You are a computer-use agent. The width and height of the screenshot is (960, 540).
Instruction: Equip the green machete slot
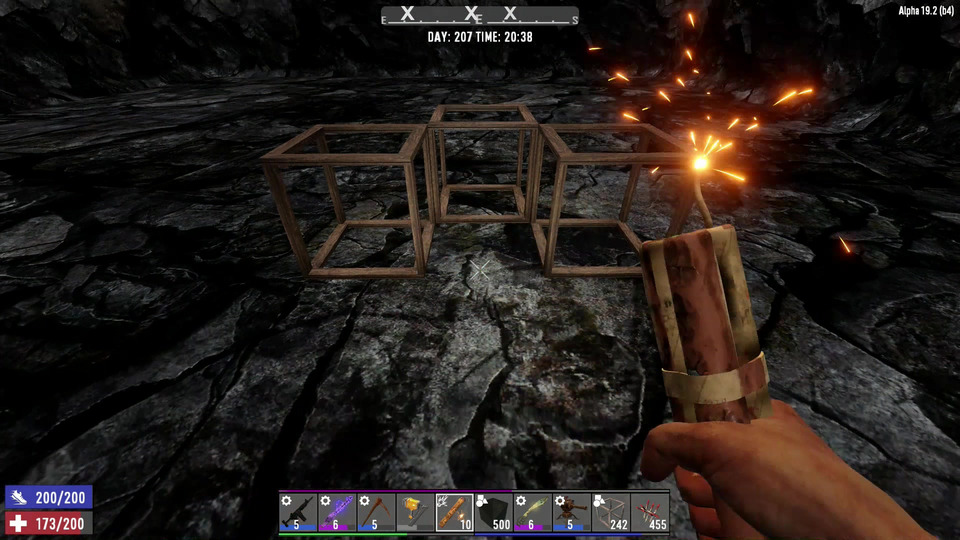coord(532,512)
